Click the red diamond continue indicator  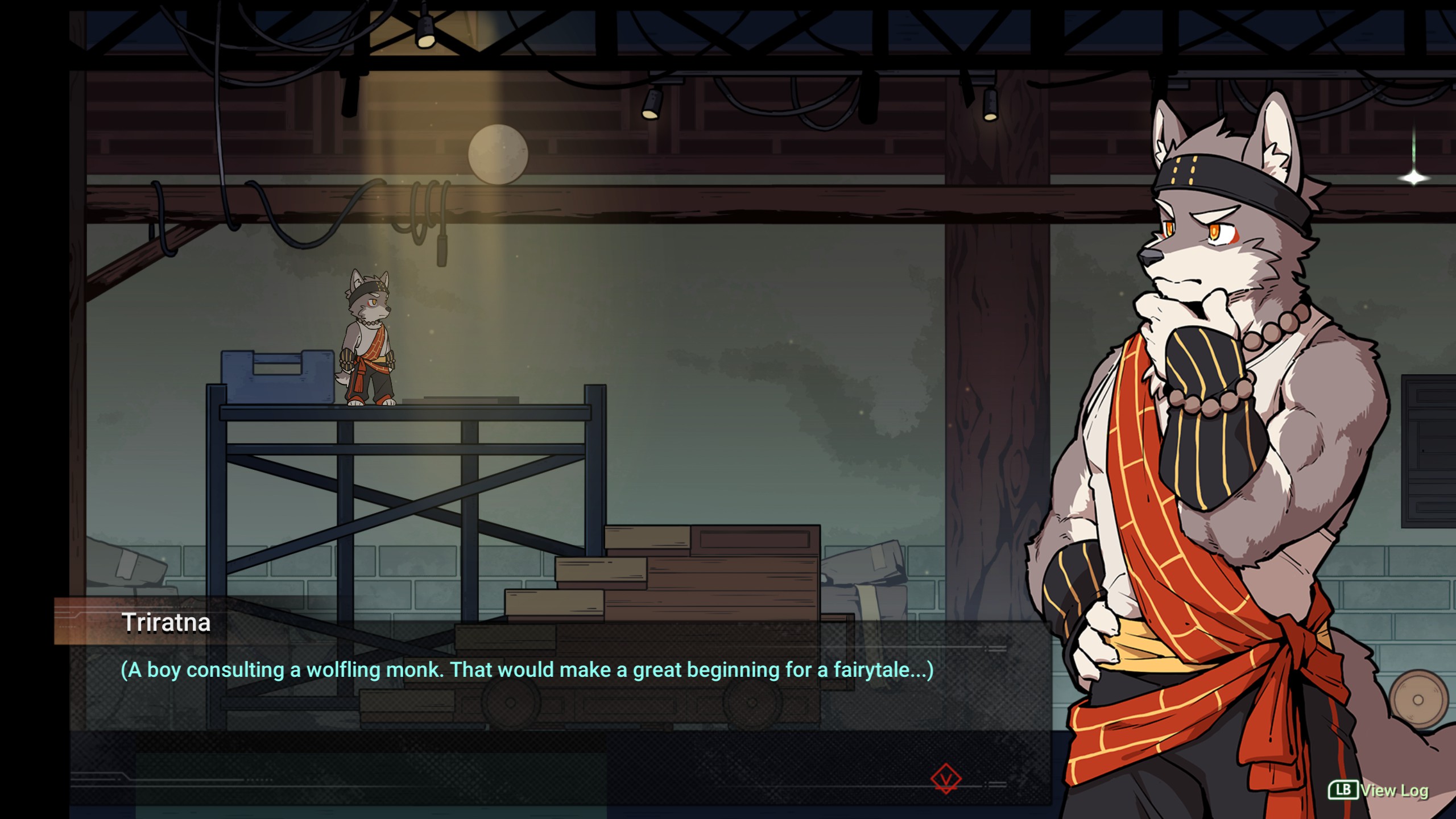(x=946, y=779)
